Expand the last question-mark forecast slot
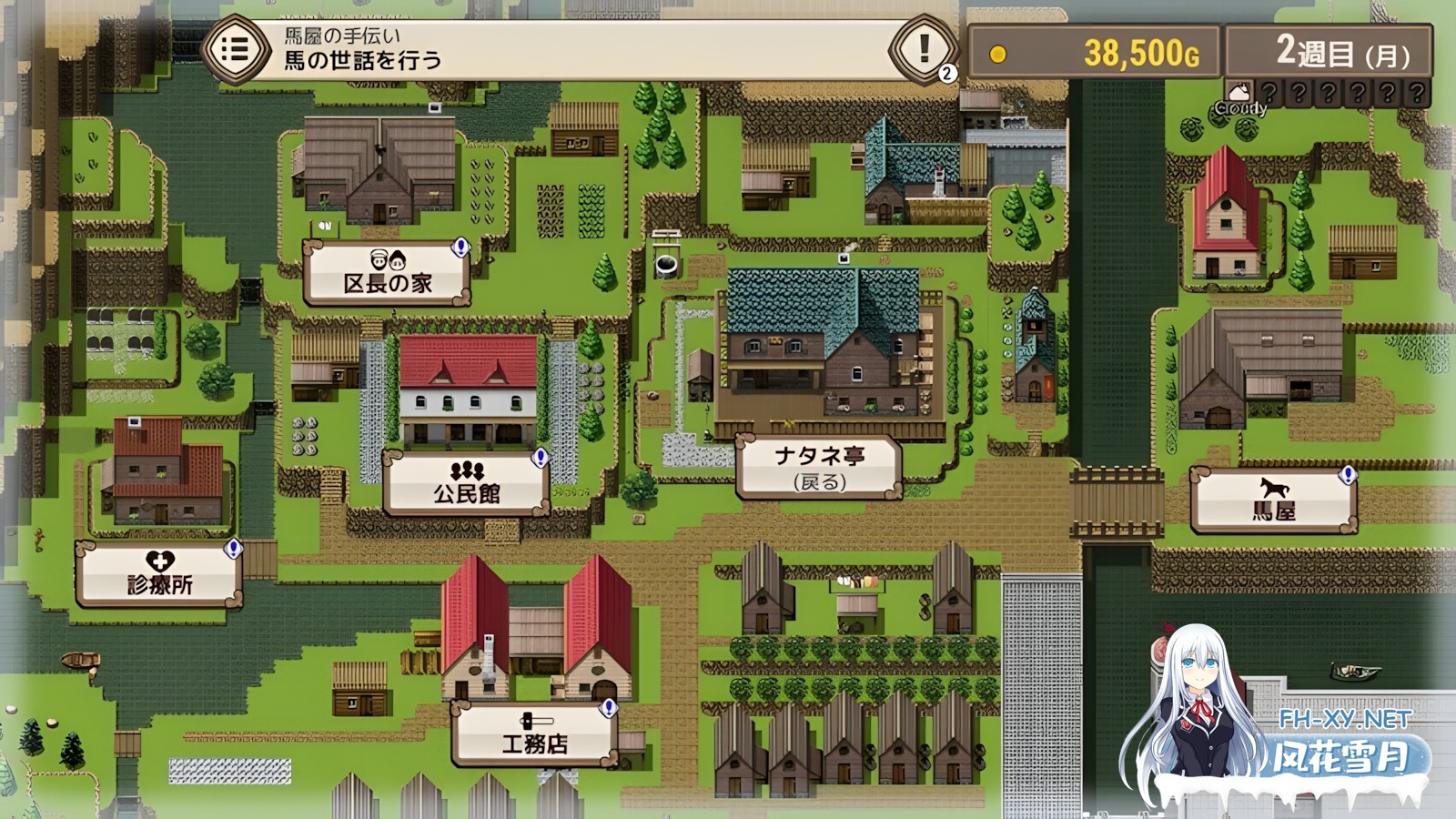This screenshot has height=819, width=1456. 1418,91
